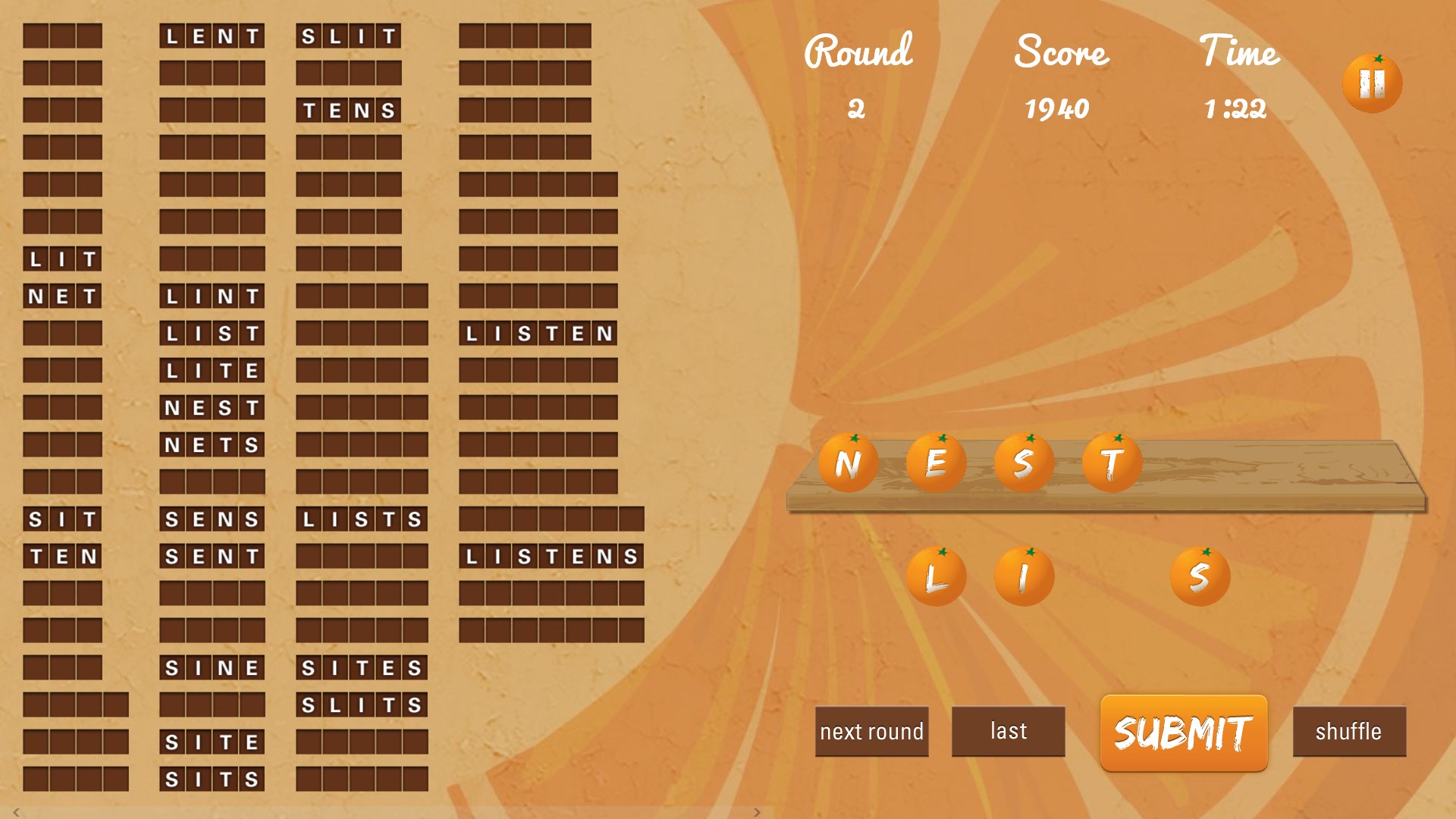Remove the S orange from the shelf
Viewport: 1456px width, 819px height.
point(1024,463)
